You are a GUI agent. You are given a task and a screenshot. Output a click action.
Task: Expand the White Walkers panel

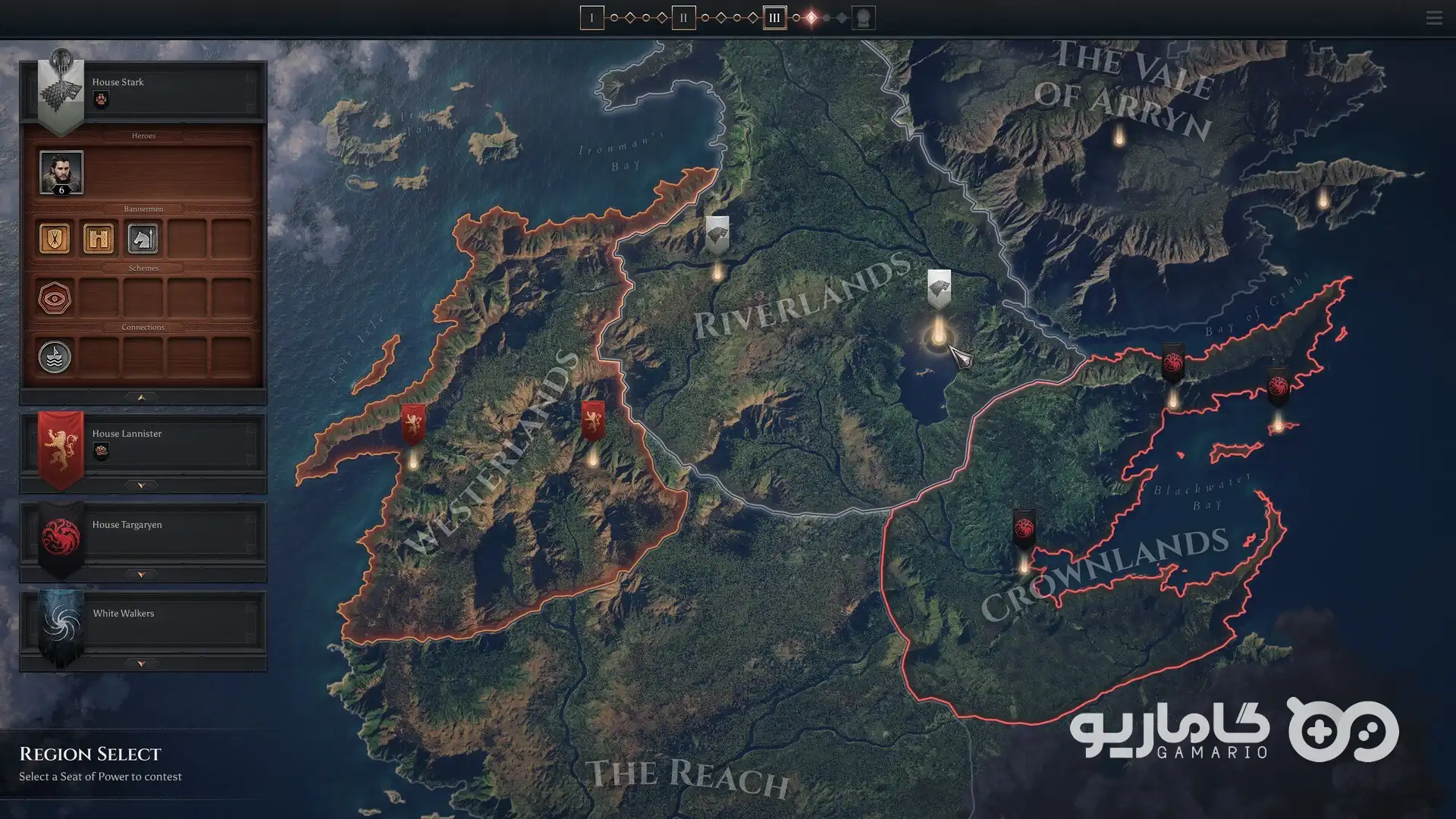pos(142,664)
